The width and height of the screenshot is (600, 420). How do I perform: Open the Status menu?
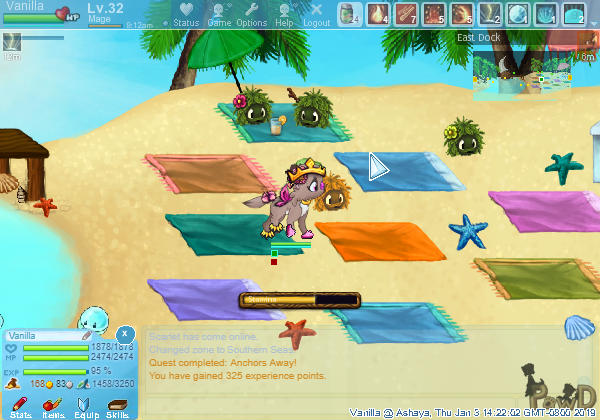185,14
